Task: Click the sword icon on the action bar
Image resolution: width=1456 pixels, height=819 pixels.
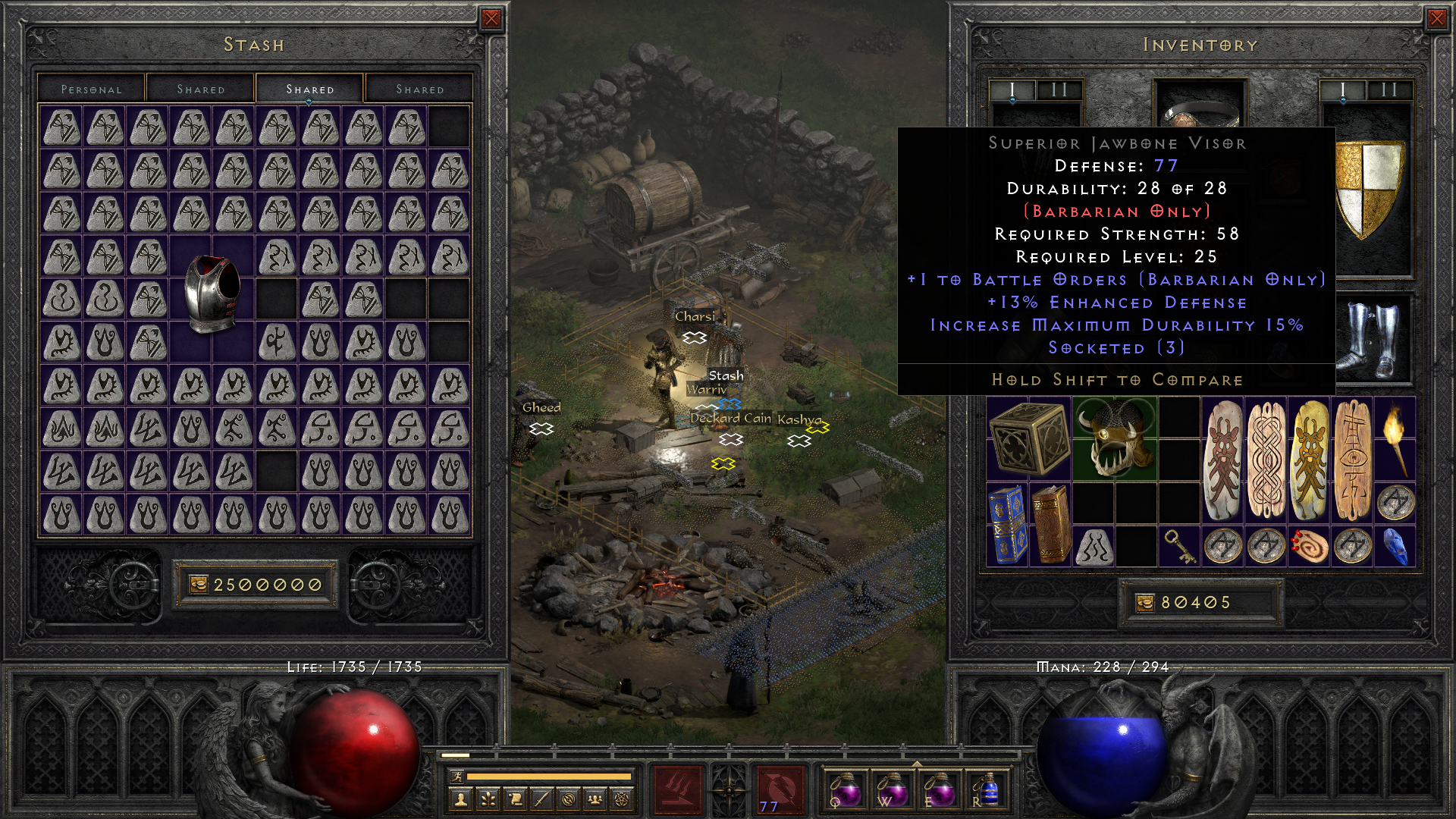Action: [541, 798]
